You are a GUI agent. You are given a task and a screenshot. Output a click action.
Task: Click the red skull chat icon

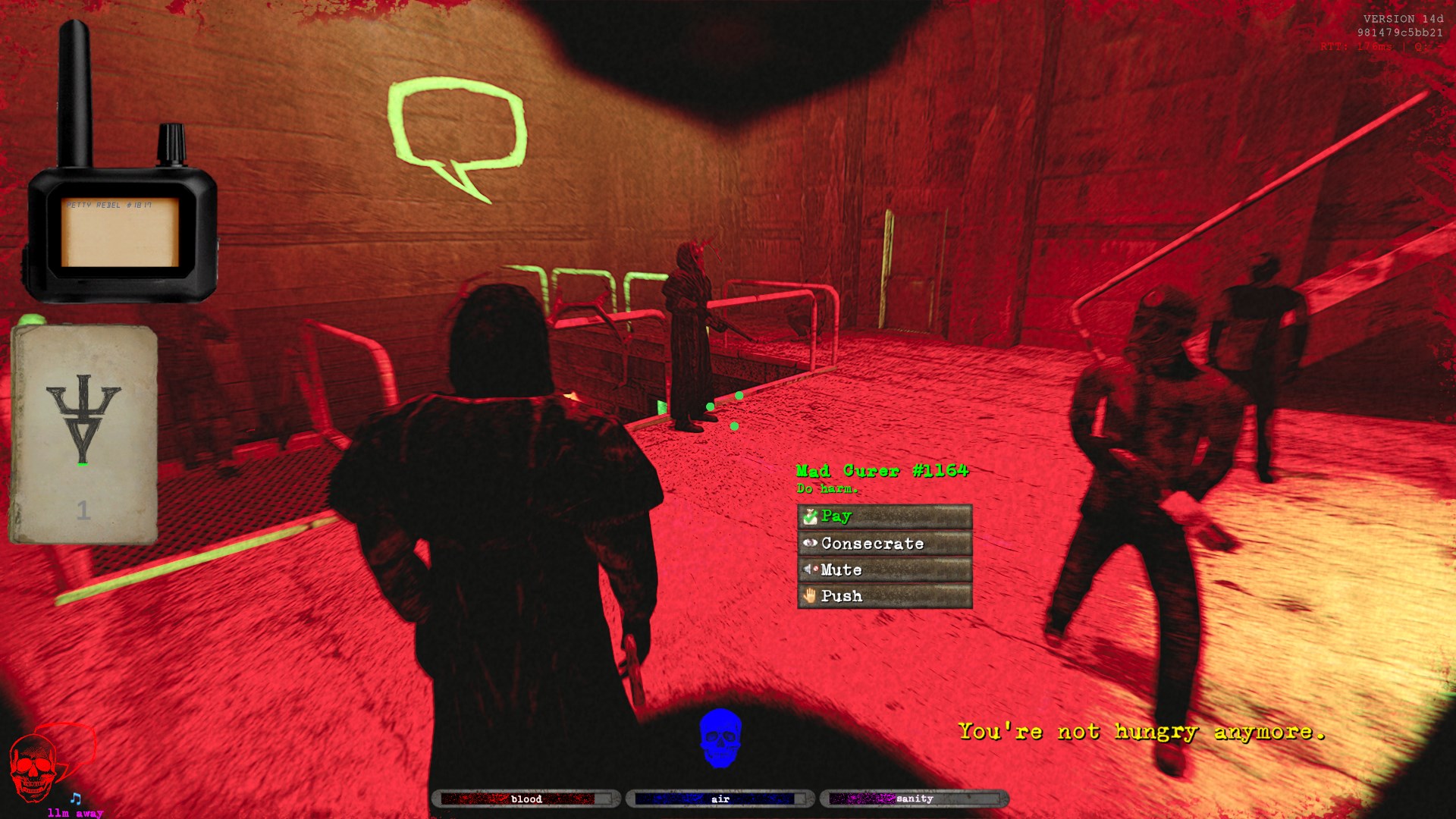[x=34, y=767]
